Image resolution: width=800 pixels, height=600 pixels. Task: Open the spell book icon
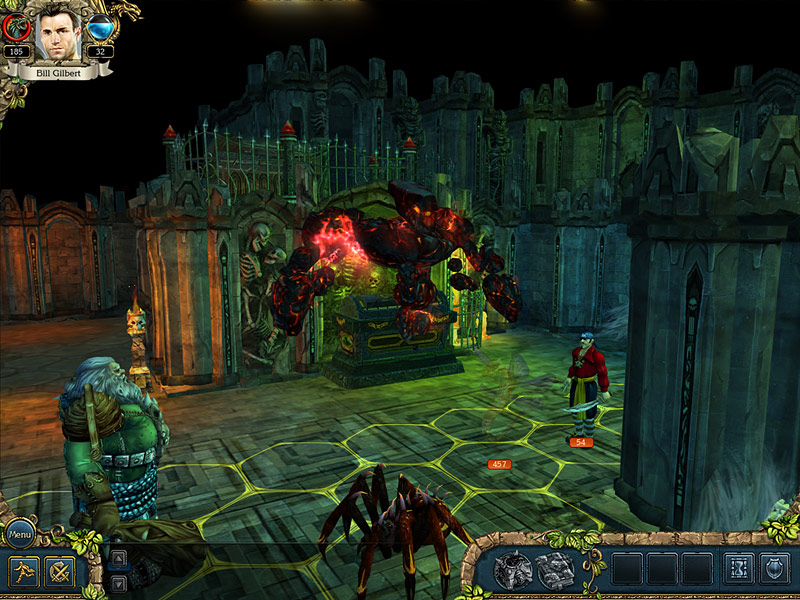pos(553,569)
